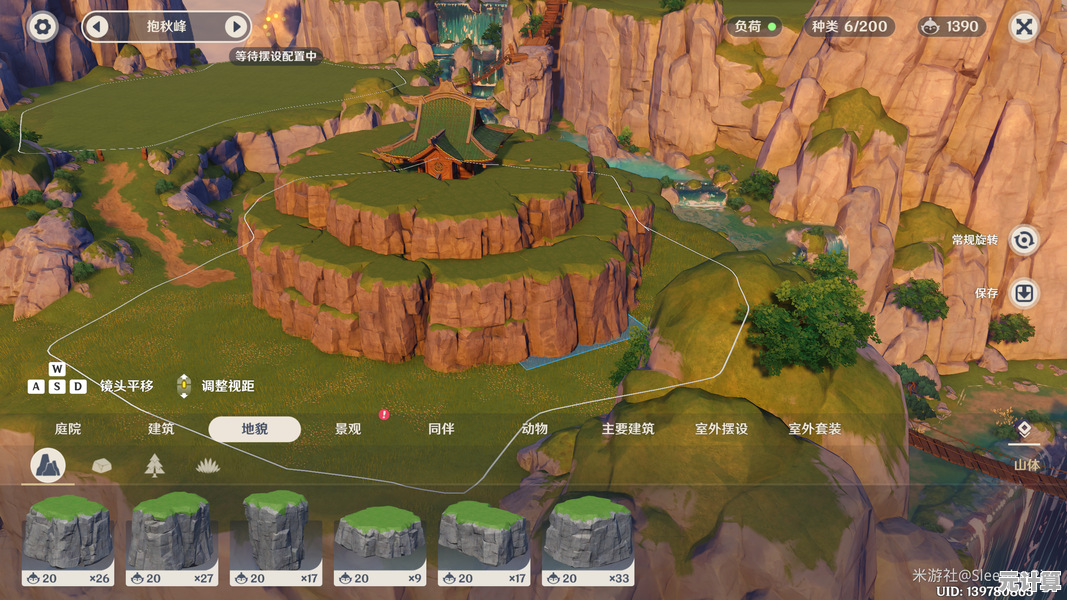Open the gear settings menu
This screenshot has height=600, width=1067.
click(x=42, y=26)
